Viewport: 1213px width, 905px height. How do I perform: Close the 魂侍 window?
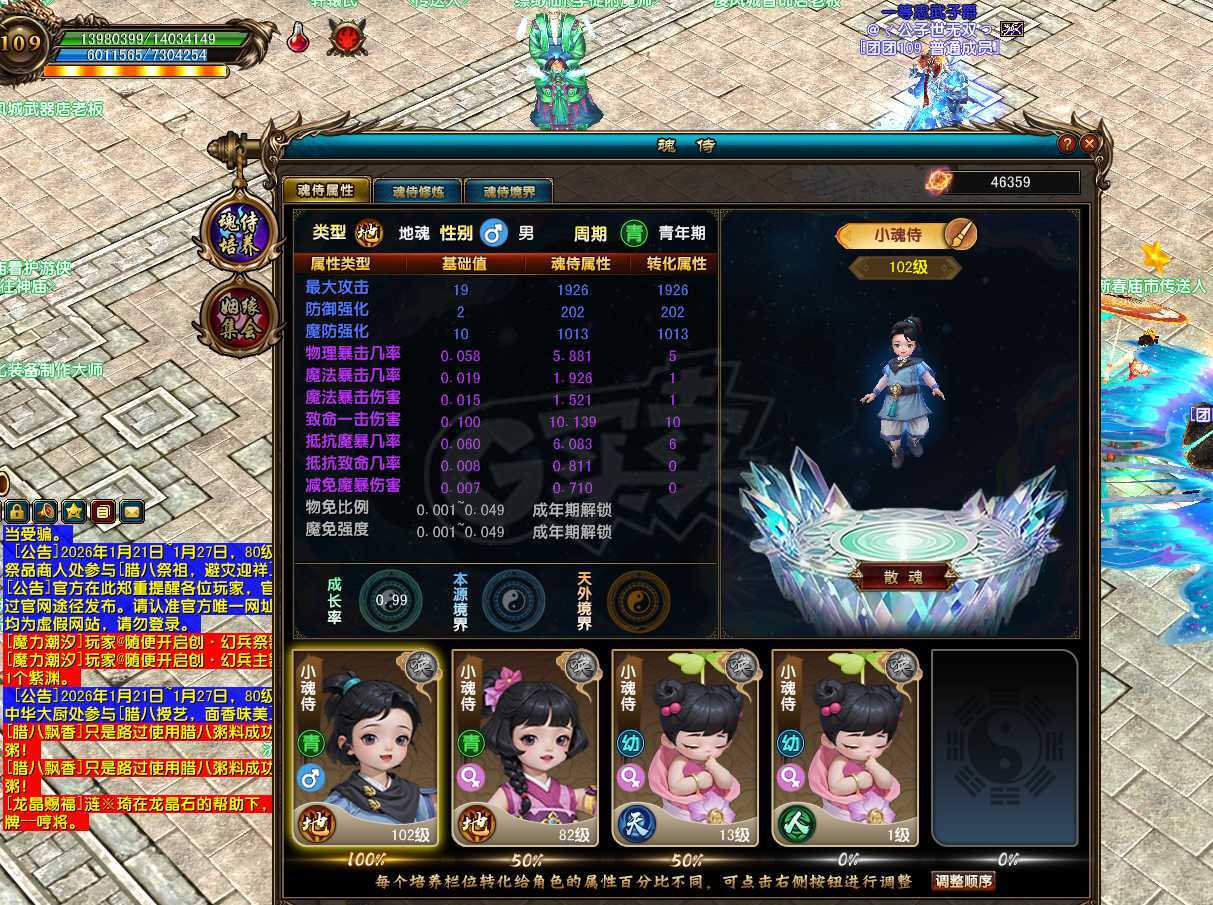point(1090,144)
